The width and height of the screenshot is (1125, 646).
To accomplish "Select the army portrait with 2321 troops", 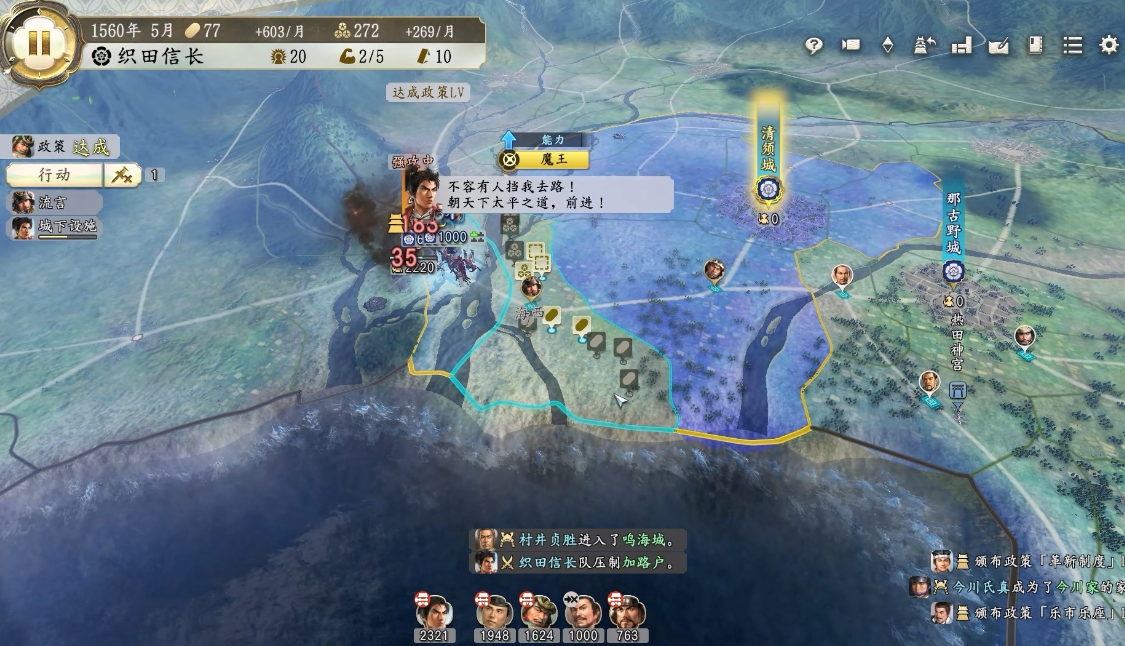I will pos(434,614).
